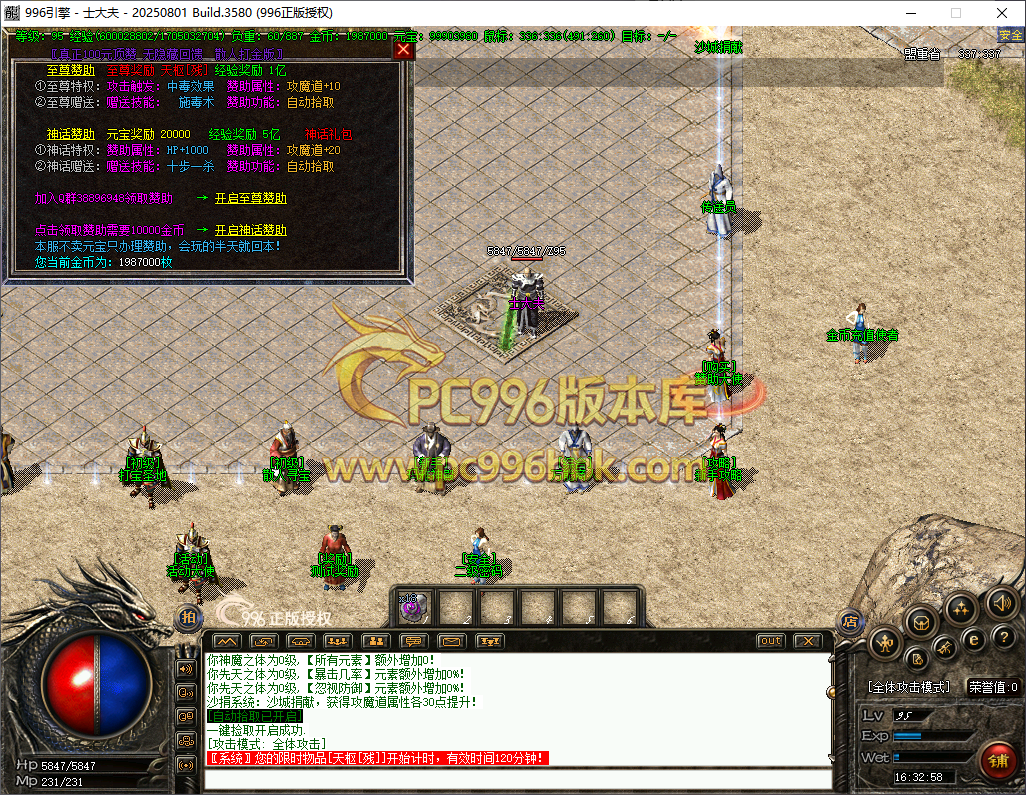
Task: Toggle the speaker sound icon
Action: [1002, 603]
